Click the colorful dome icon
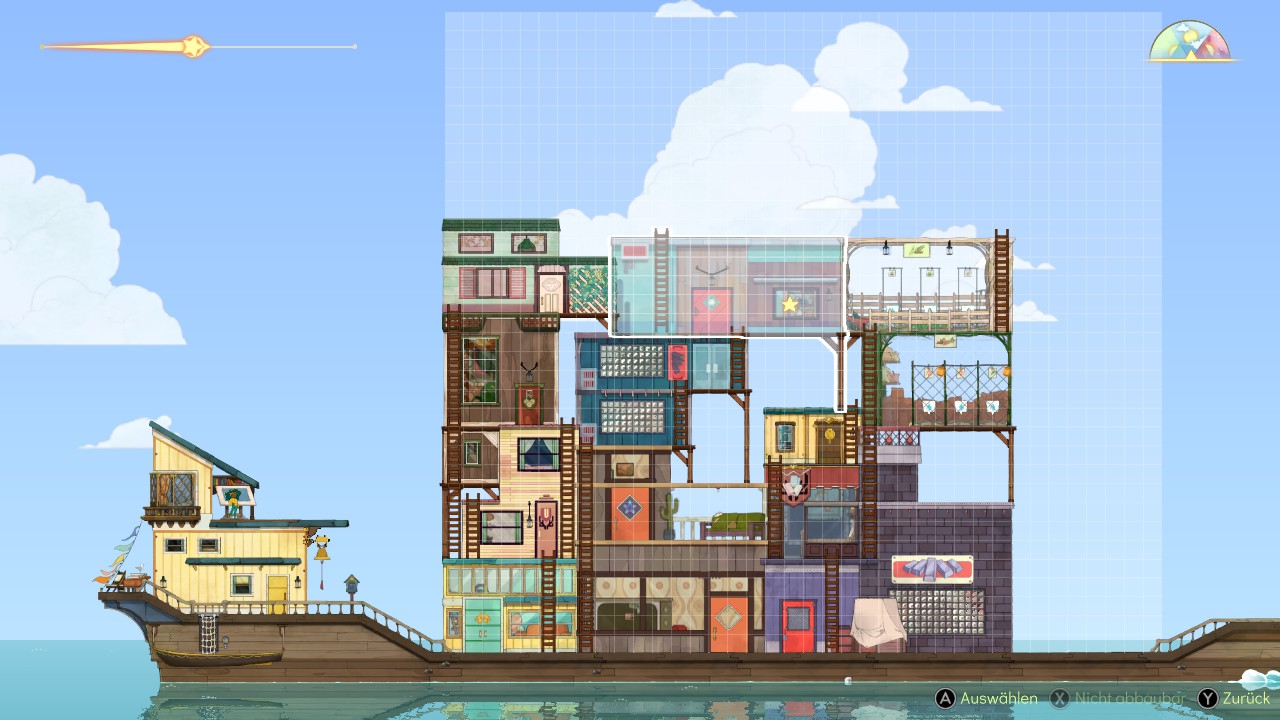The height and width of the screenshot is (720, 1280). tap(1189, 42)
